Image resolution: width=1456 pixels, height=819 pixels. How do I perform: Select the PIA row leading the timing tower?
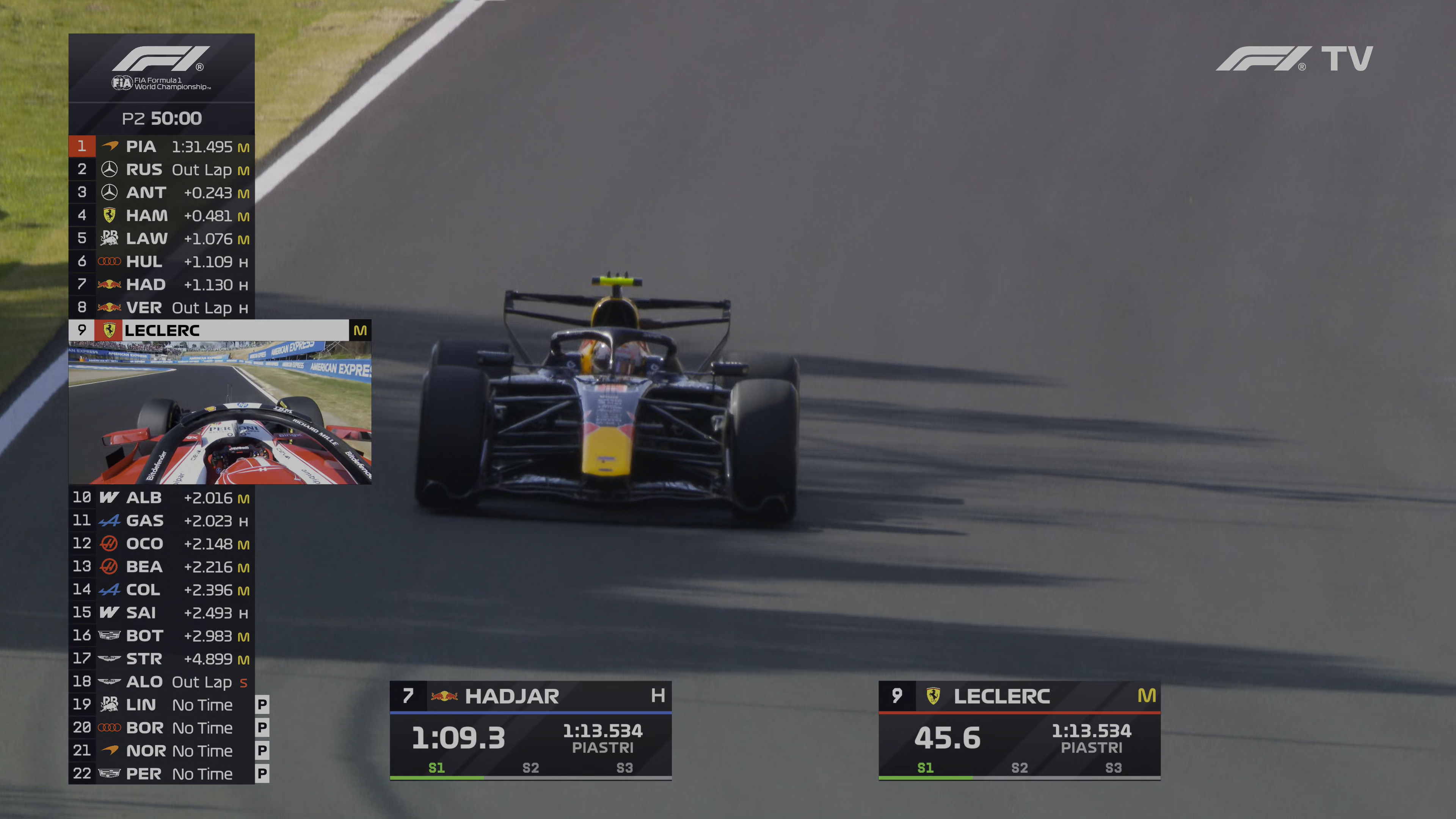point(161,146)
